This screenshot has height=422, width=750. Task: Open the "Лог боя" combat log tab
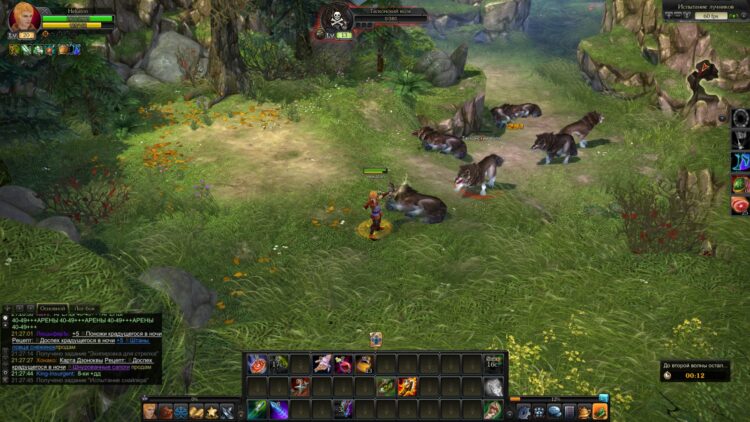(x=84, y=308)
